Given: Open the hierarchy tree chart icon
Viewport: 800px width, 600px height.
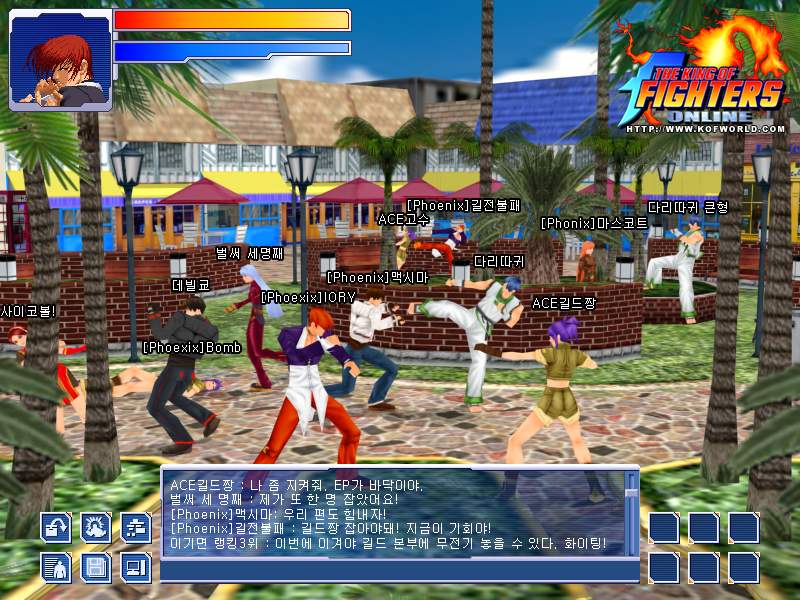Looking at the screenshot, I should [135, 528].
